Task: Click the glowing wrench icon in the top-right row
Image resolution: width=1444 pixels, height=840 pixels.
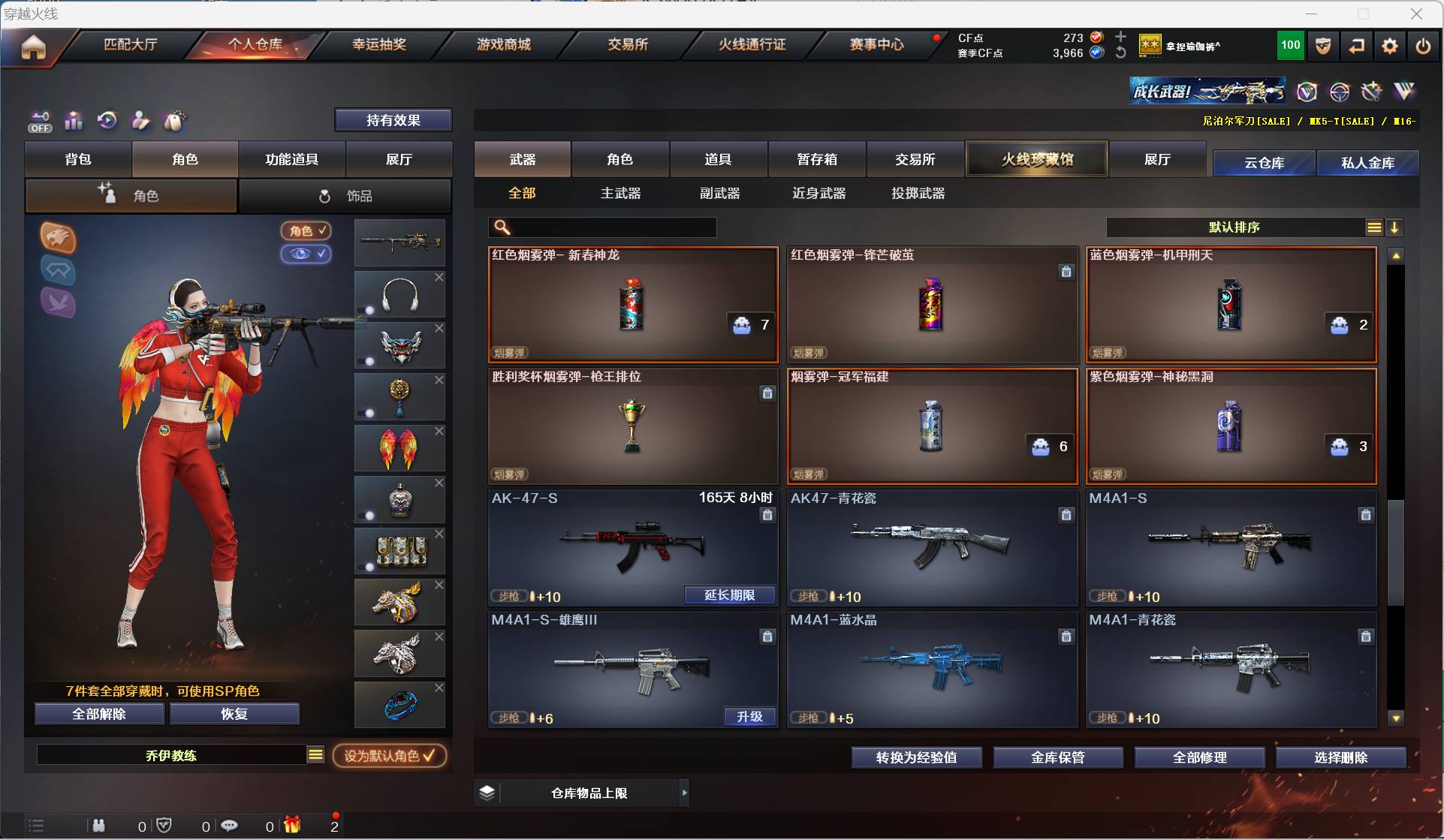Action: [x=1371, y=92]
